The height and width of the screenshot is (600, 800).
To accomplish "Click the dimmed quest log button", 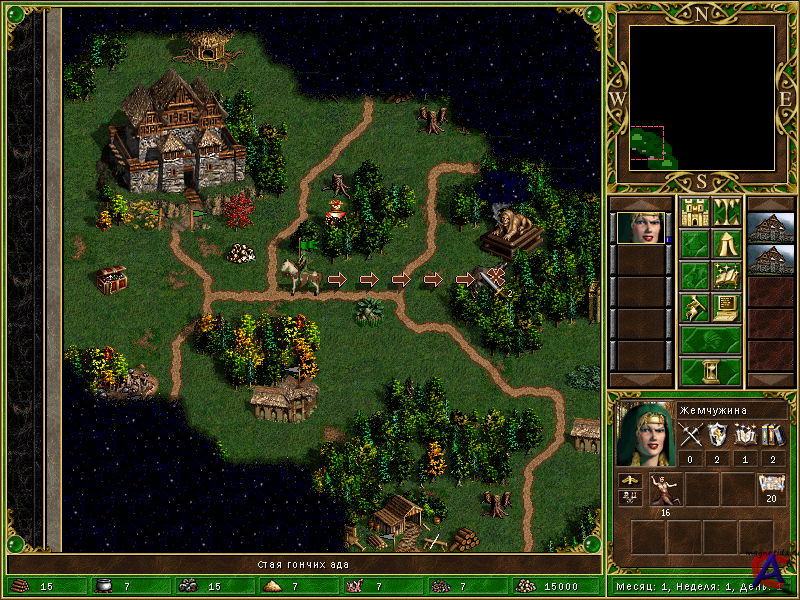I will [x=694, y=244].
